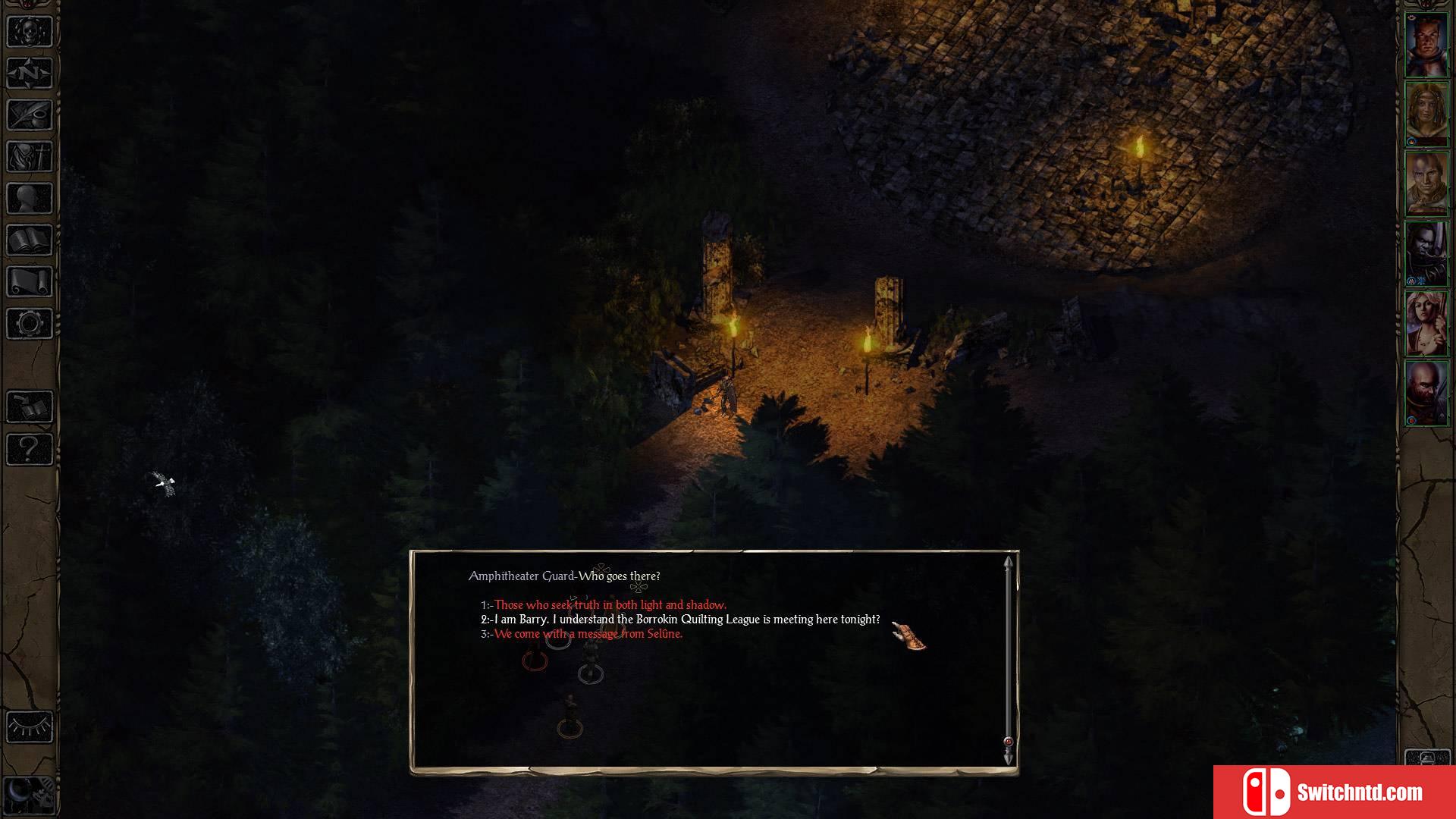Show the character record via the head silhouette

[x=30, y=199]
